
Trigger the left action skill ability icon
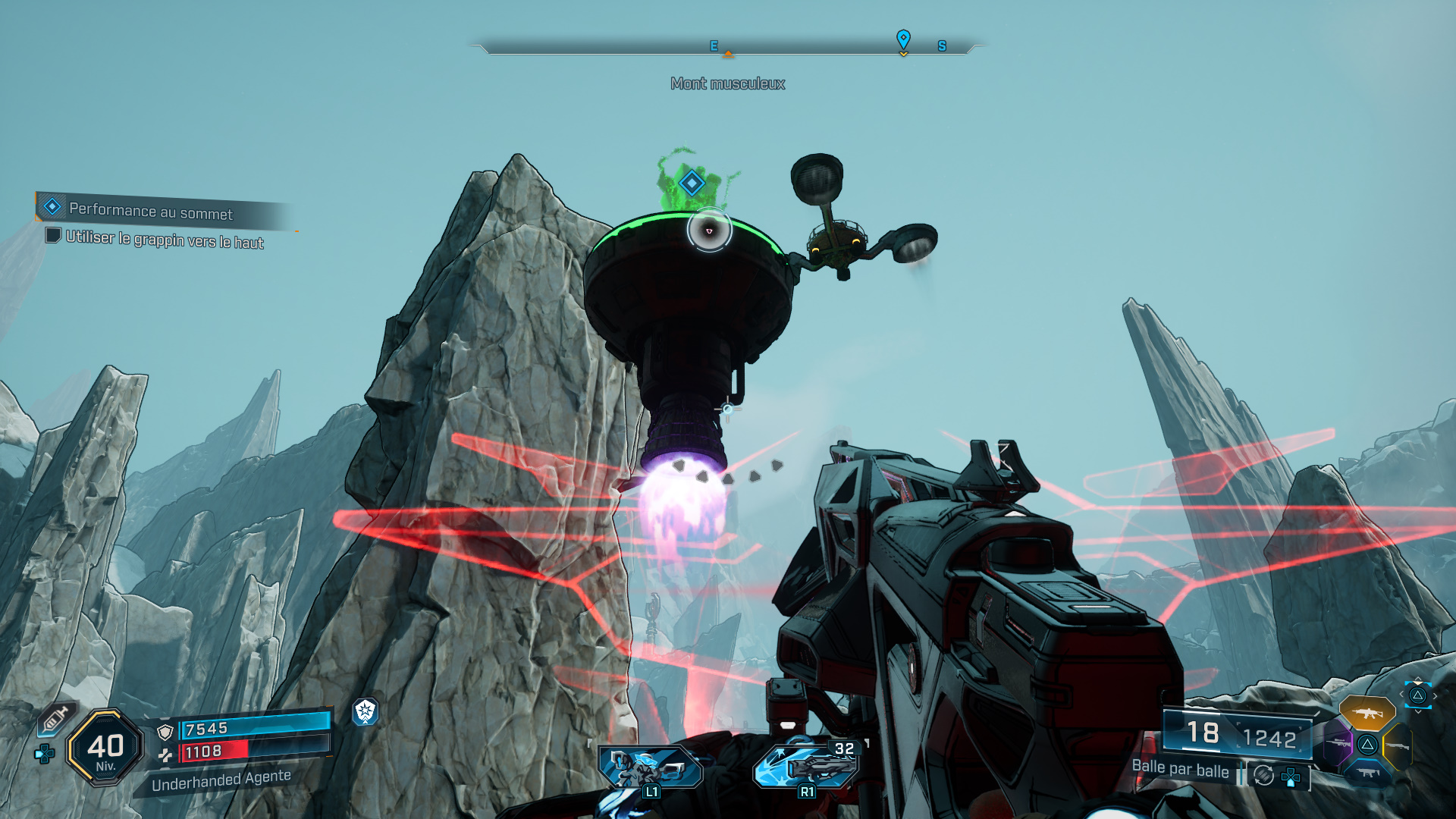pyautogui.click(x=651, y=767)
